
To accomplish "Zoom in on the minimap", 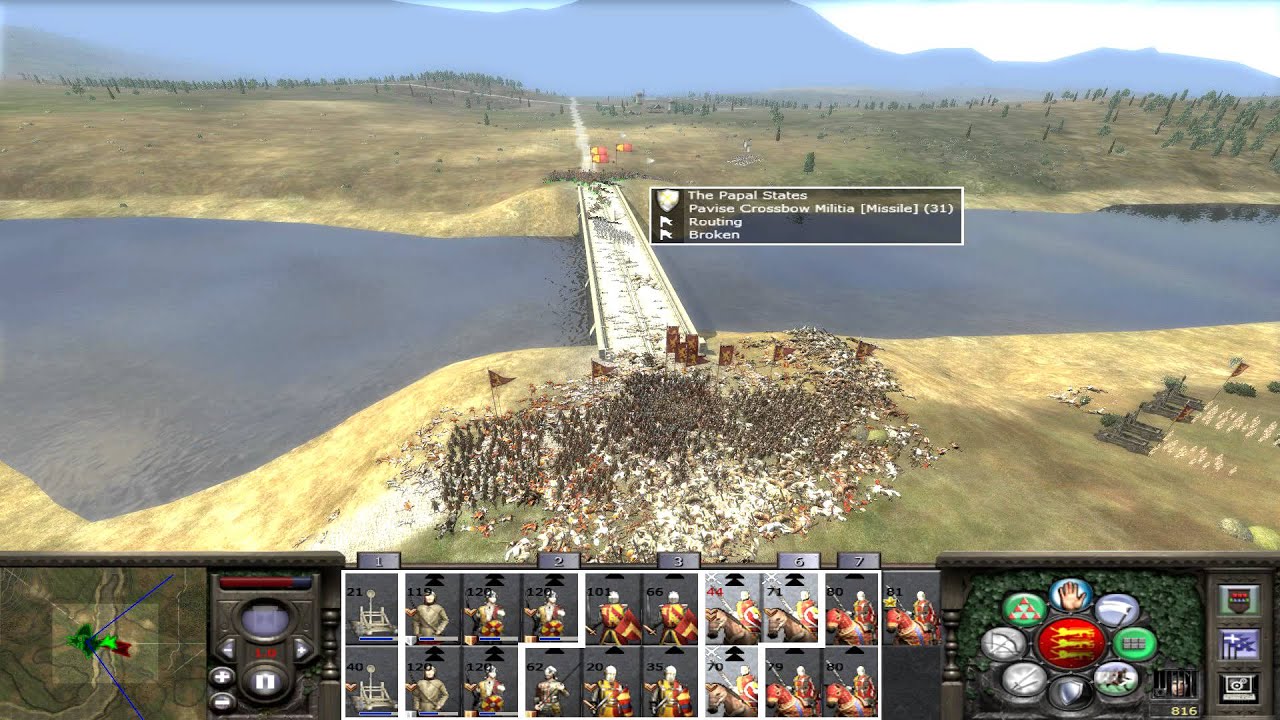I will tap(222, 677).
